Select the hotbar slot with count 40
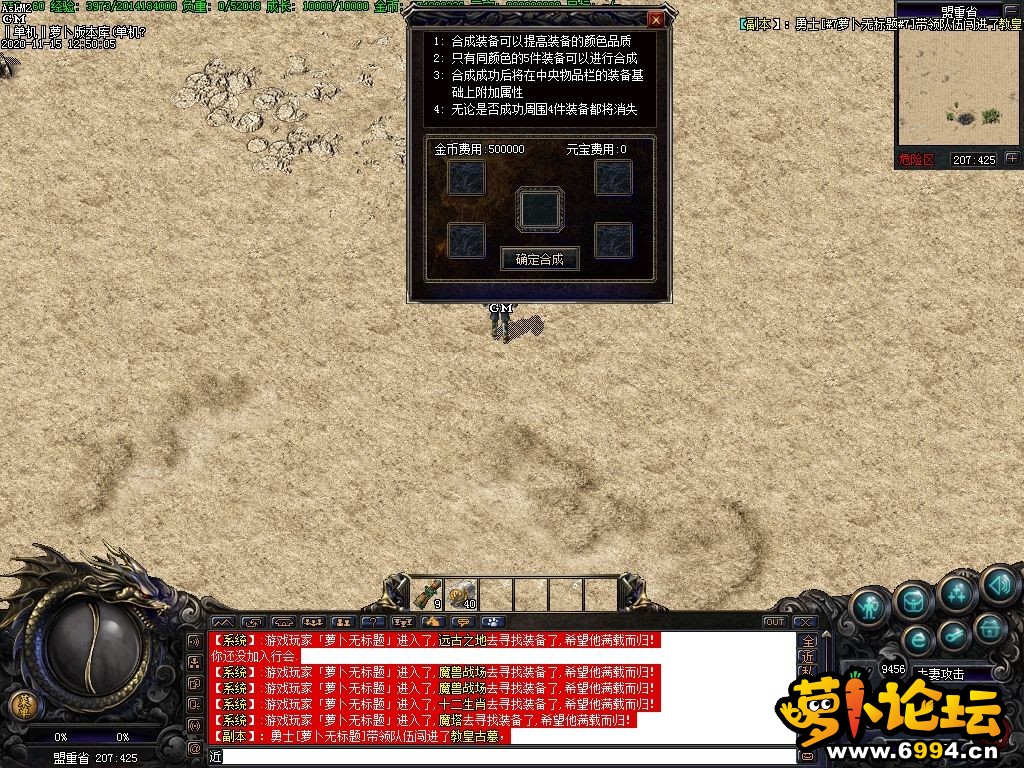This screenshot has width=1024, height=768. (x=461, y=594)
